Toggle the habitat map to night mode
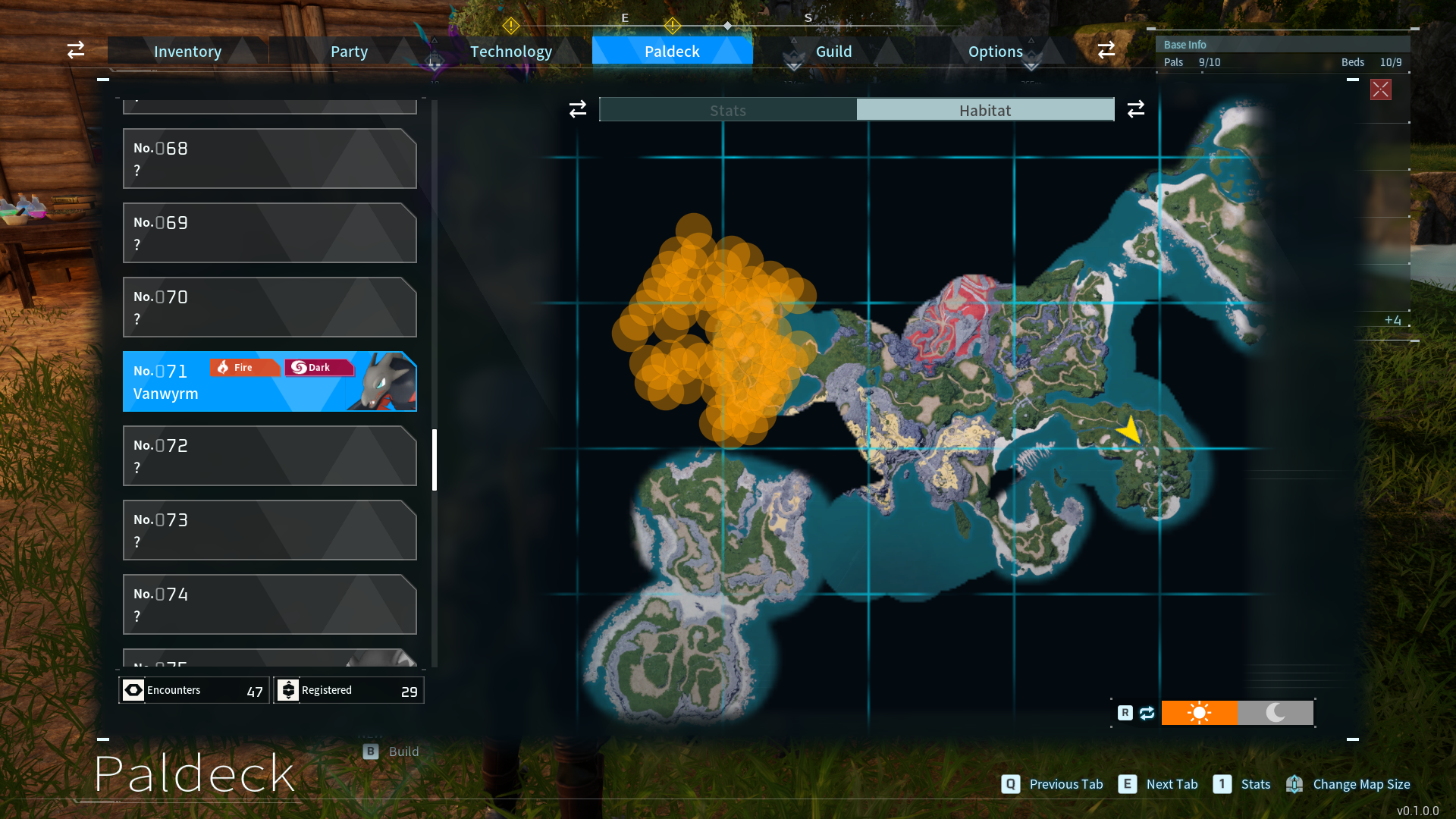 (1276, 713)
